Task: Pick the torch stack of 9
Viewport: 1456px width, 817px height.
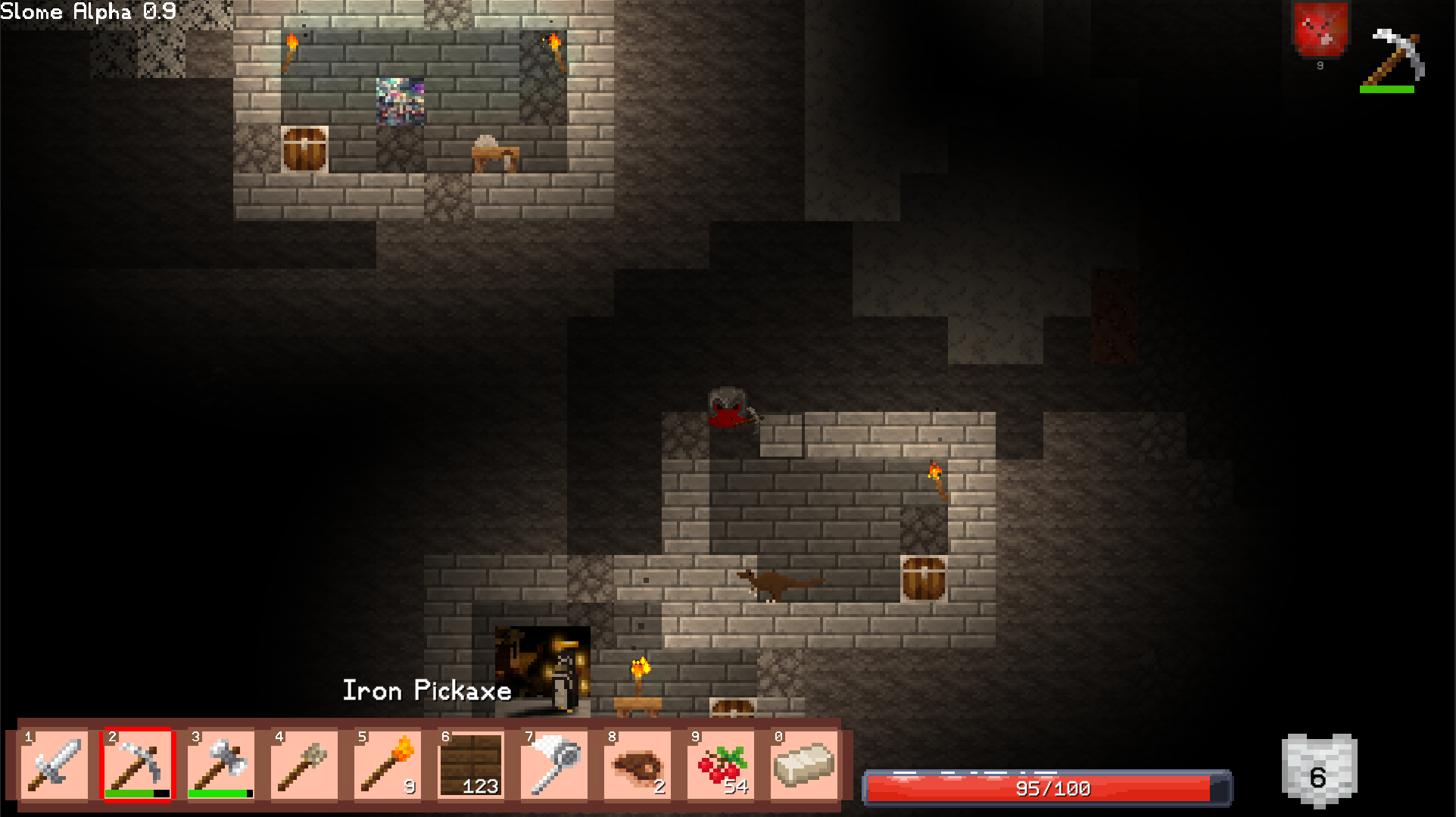Action: pyautogui.click(x=387, y=763)
